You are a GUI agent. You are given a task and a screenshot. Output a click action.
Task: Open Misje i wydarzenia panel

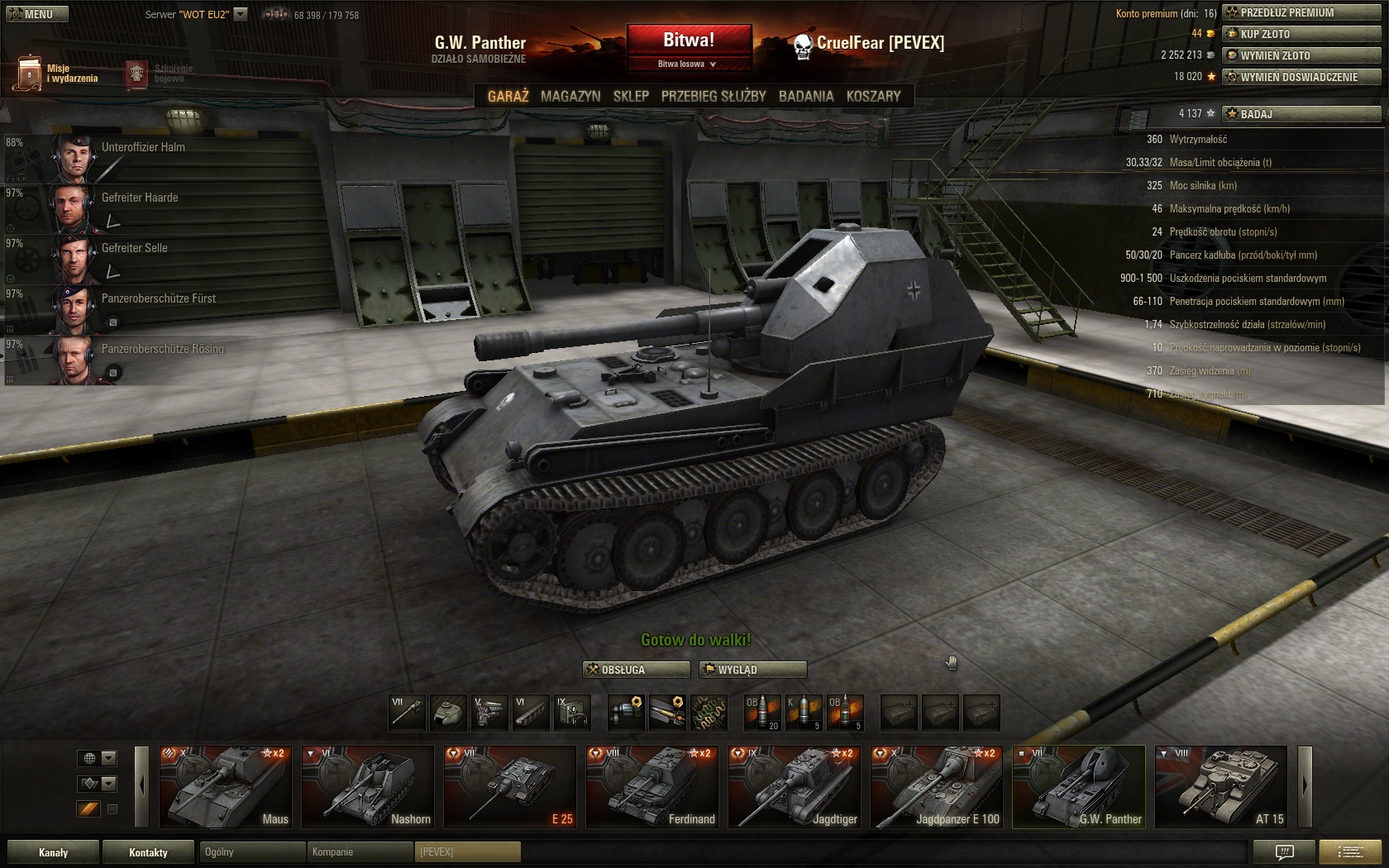click(58, 74)
